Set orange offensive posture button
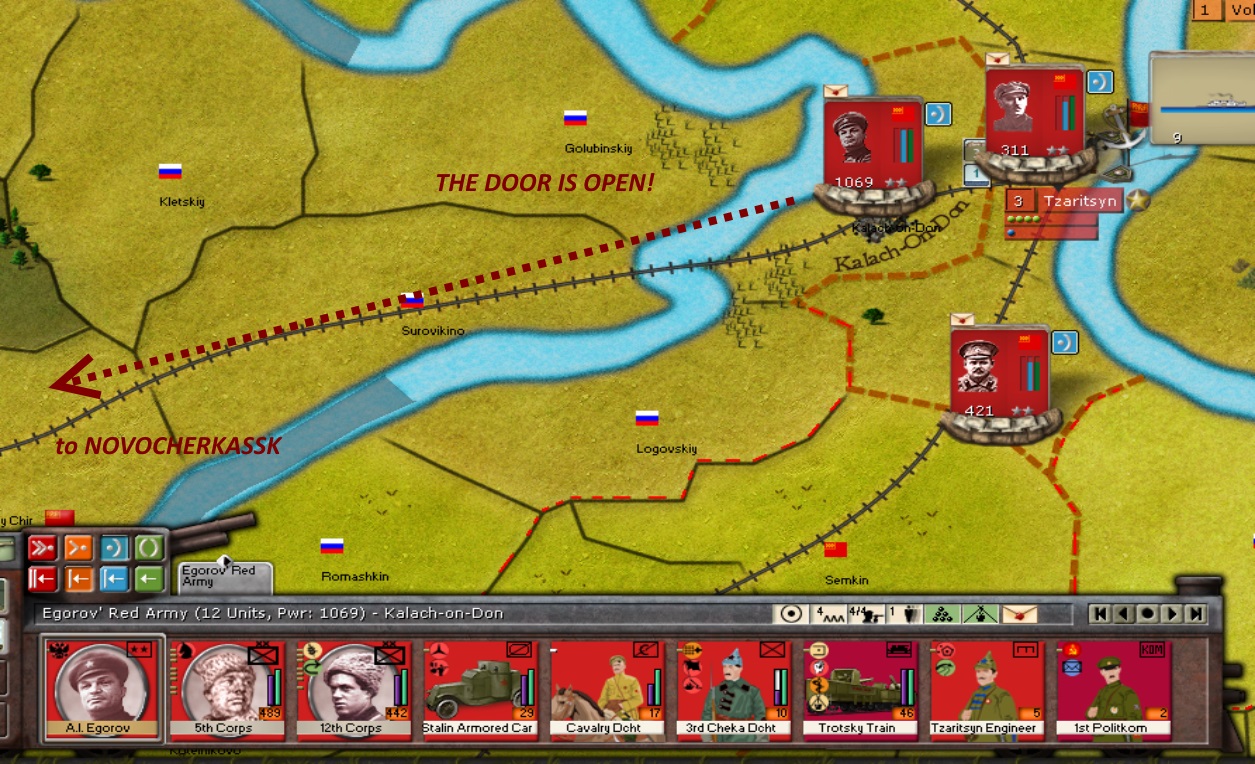Viewport: 1255px width, 764px height. tap(79, 548)
